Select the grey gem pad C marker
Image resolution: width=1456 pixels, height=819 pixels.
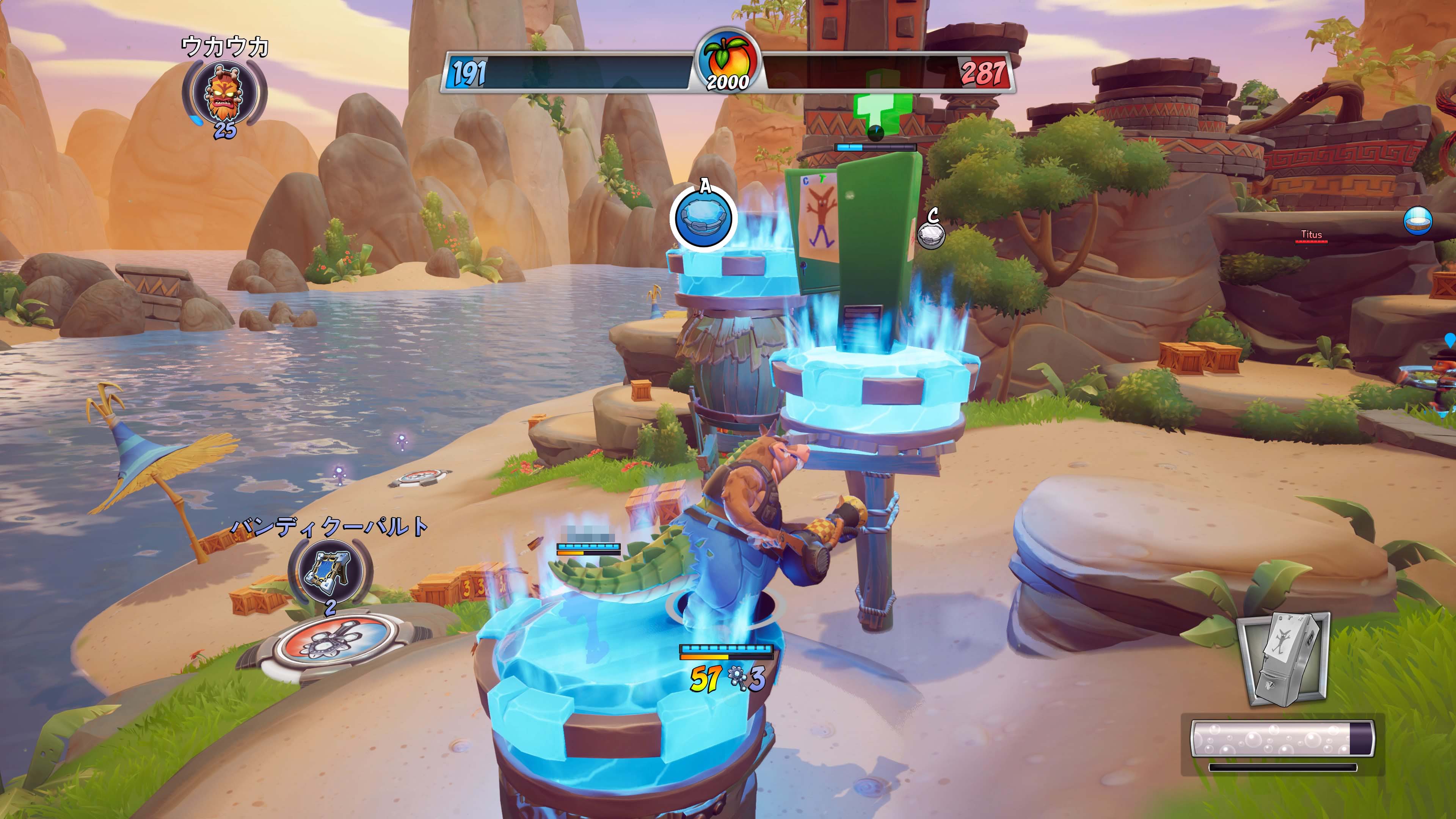930,235
